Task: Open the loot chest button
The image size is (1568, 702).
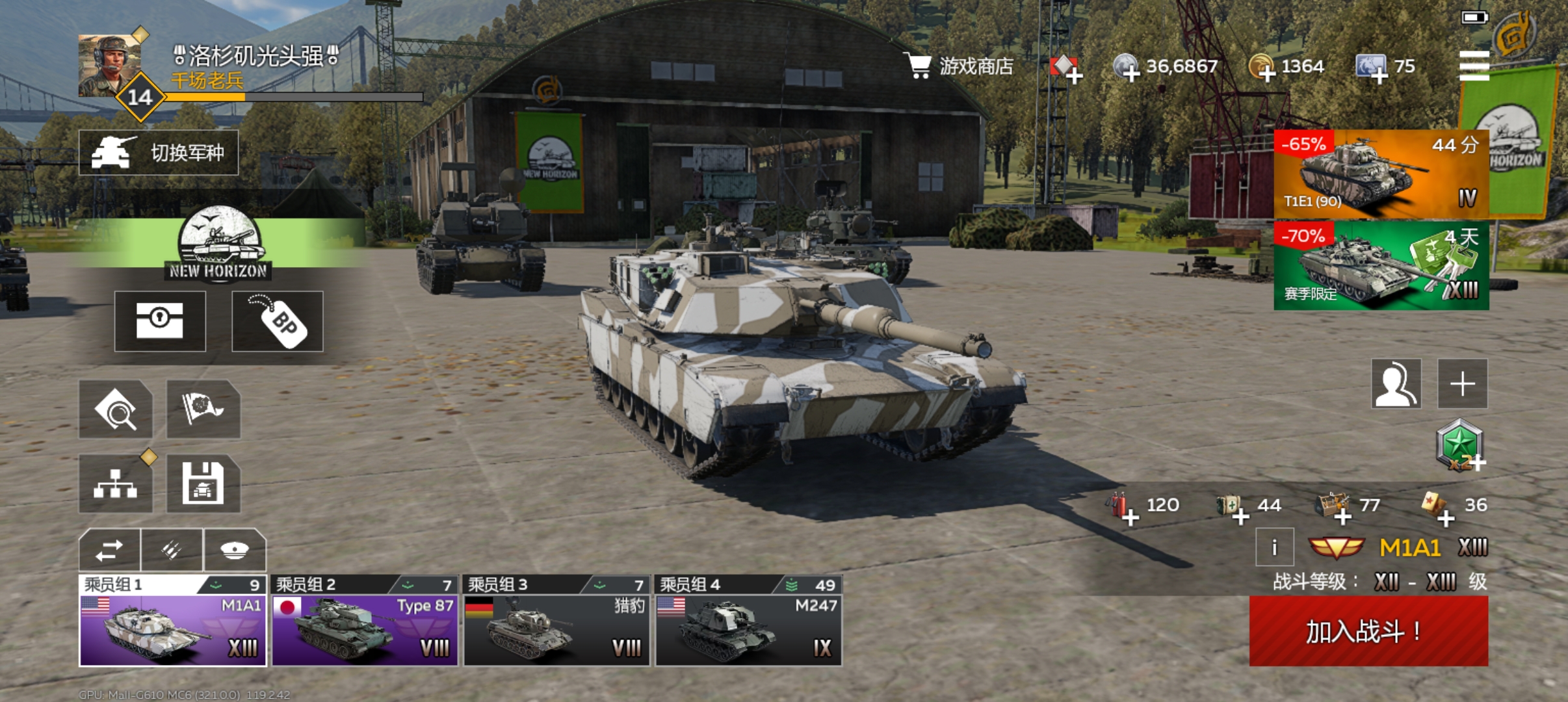Action: [x=160, y=321]
